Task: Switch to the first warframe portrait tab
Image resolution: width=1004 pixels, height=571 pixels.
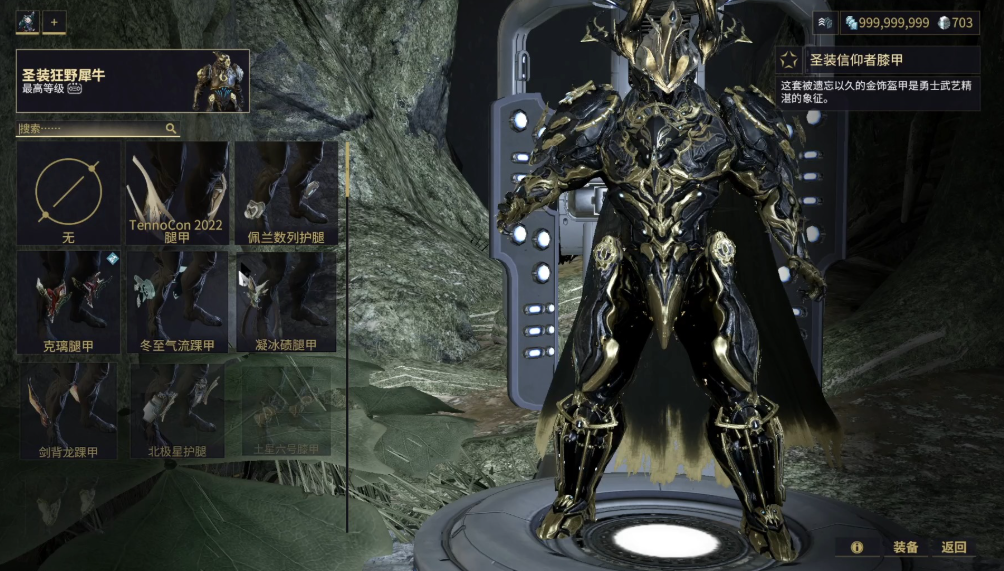Action: pyautogui.click(x=27, y=21)
